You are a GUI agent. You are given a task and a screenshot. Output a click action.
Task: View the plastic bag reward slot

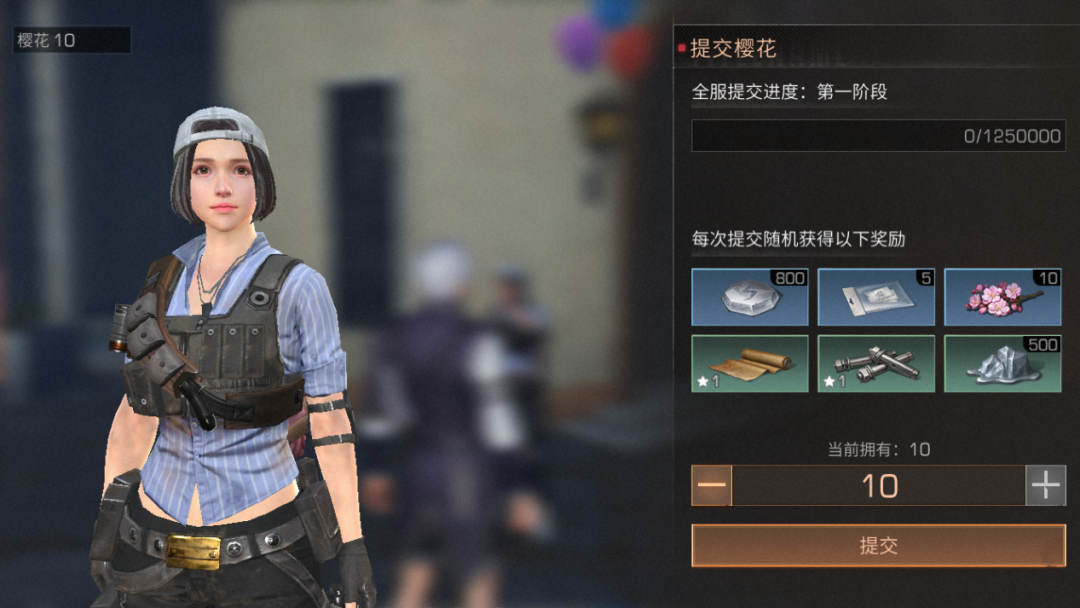pyautogui.click(x=876, y=297)
